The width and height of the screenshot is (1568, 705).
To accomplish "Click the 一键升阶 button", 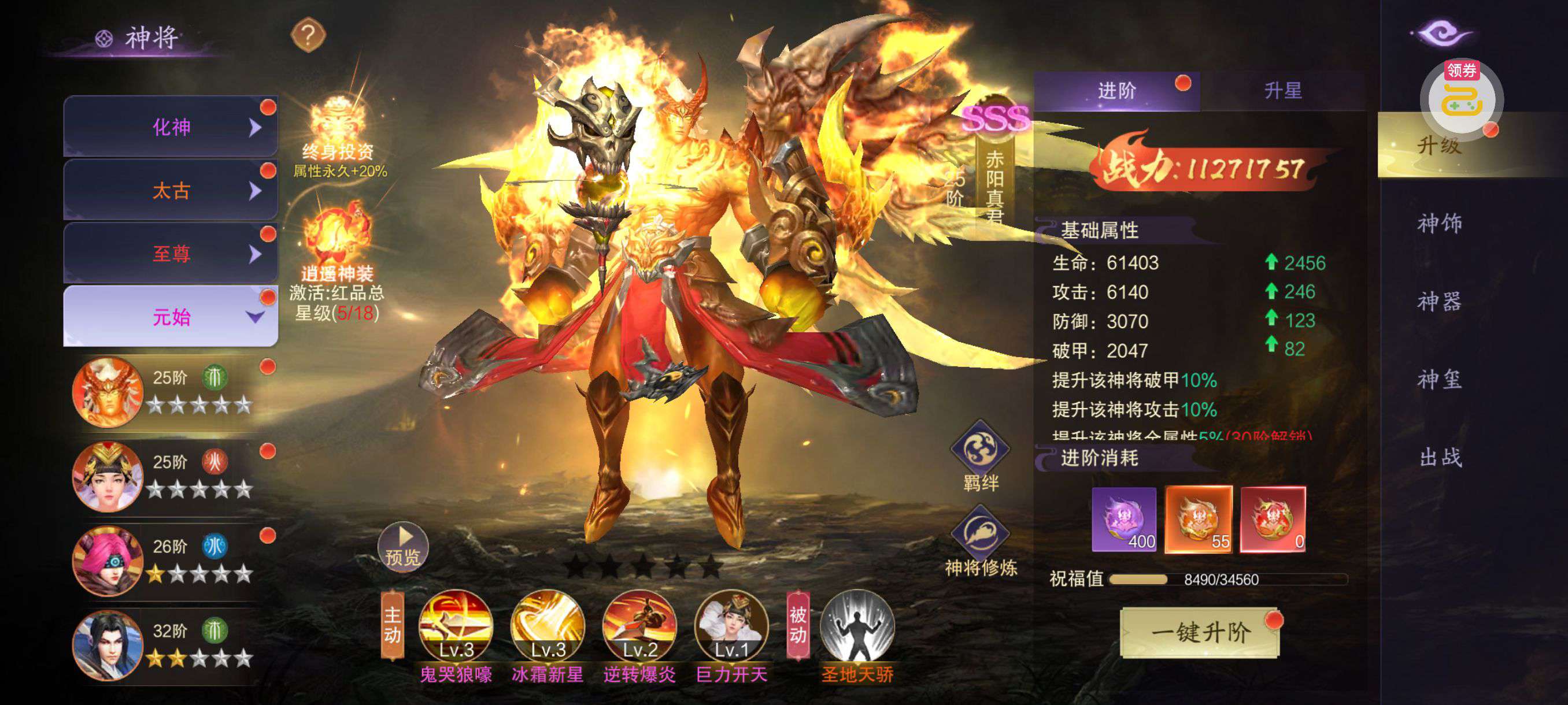I will tap(1200, 633).
